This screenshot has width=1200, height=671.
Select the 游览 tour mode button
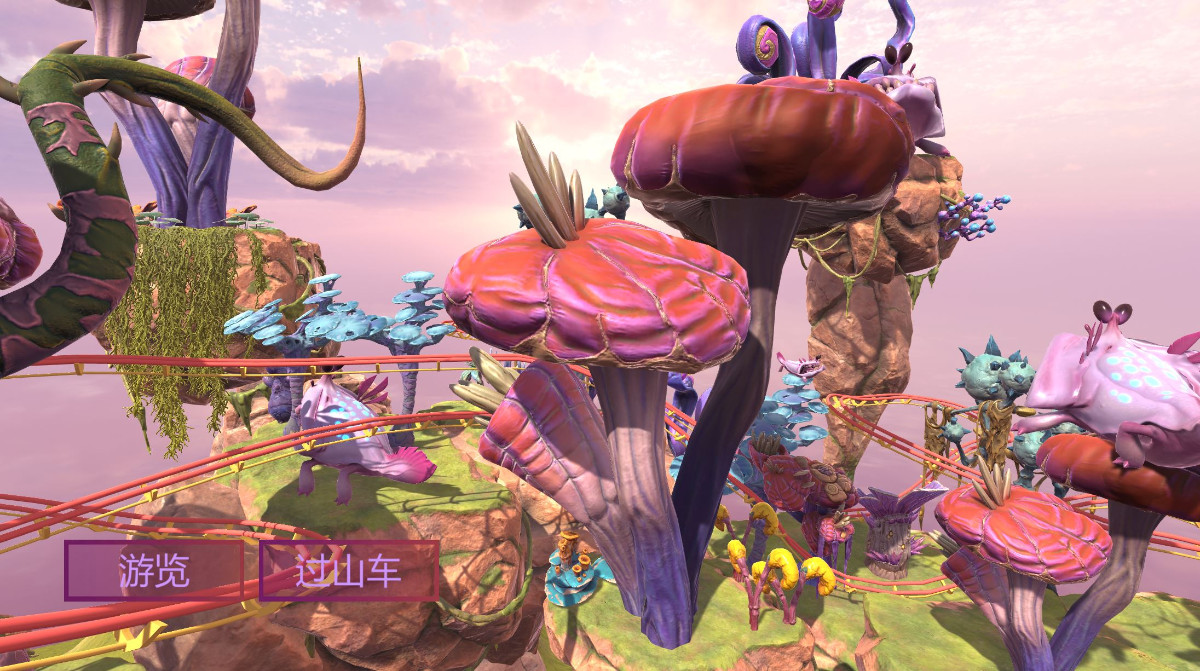[154, 571]
